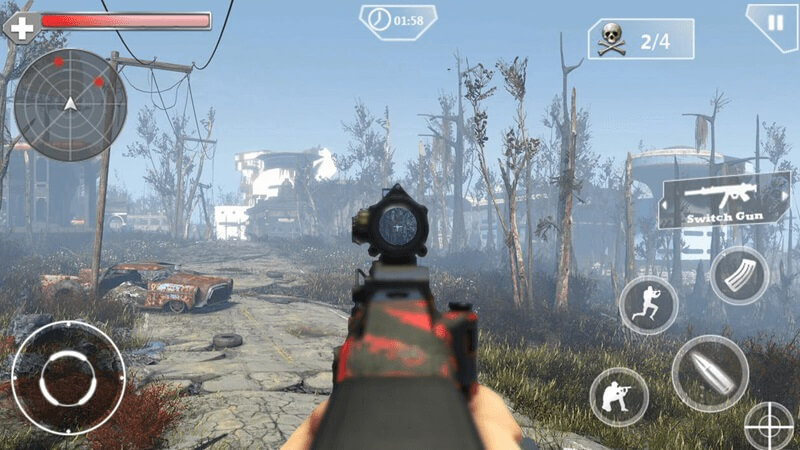Click the circular radar minimap

[70, 104]
